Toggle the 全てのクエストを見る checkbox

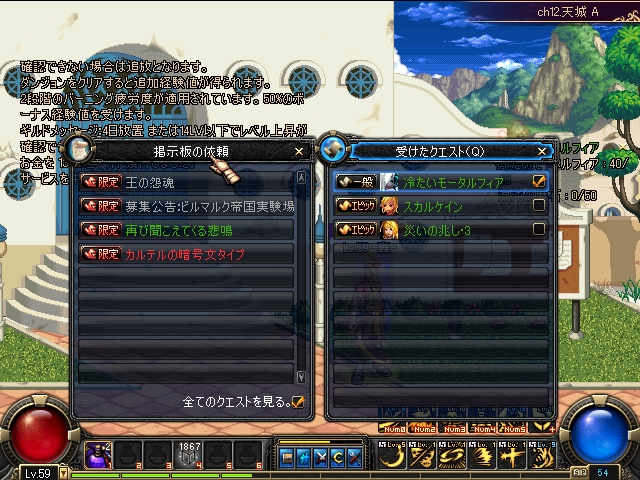tap(298, 402)
